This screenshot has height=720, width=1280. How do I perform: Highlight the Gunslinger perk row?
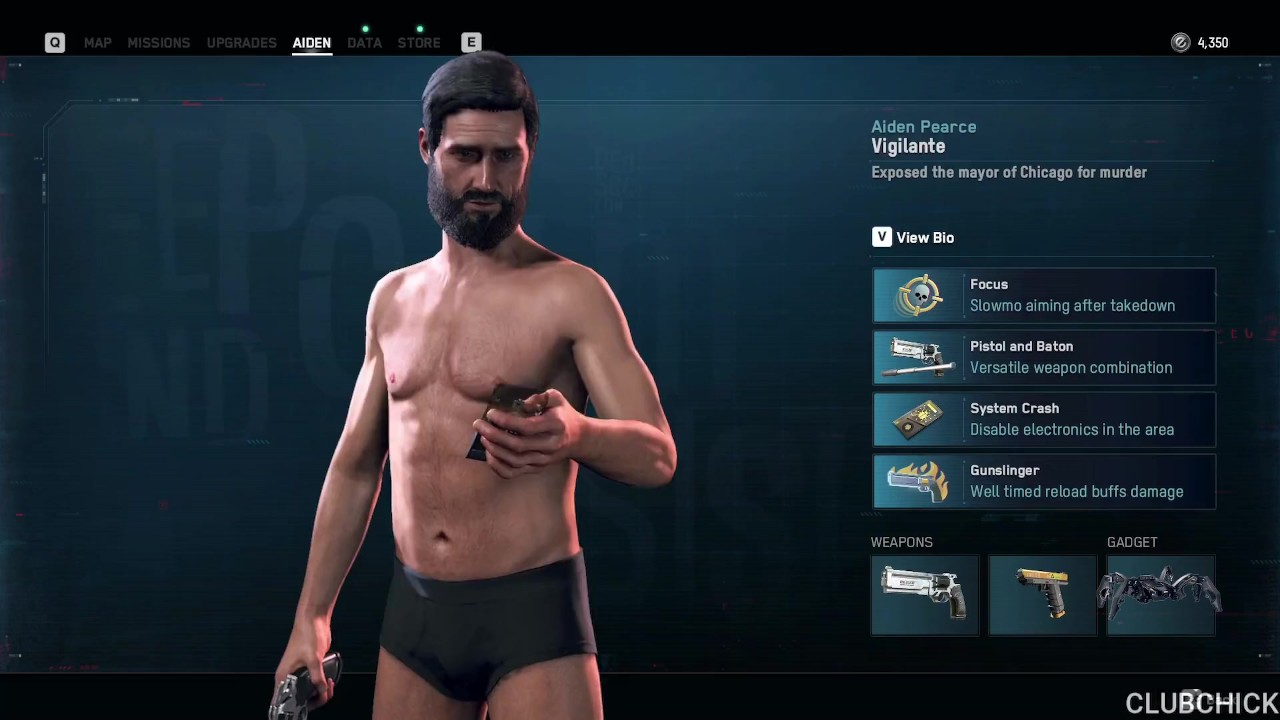pos(1043,481)
